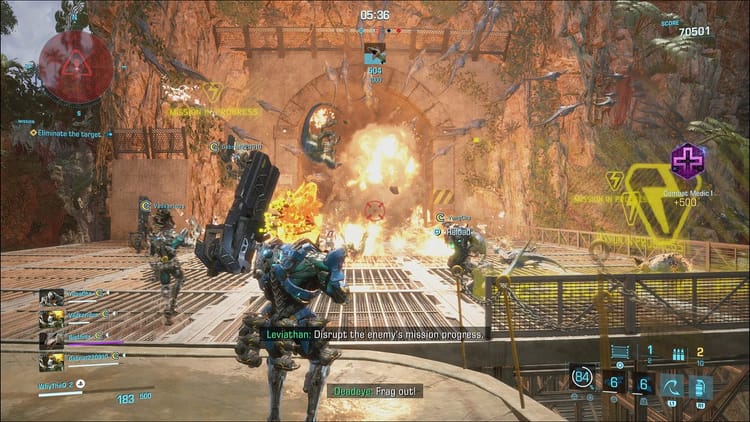Click the purple Combat Medic cross icon
The height and width of the screenshot is (422, 750).
click(x=687, y=159)
